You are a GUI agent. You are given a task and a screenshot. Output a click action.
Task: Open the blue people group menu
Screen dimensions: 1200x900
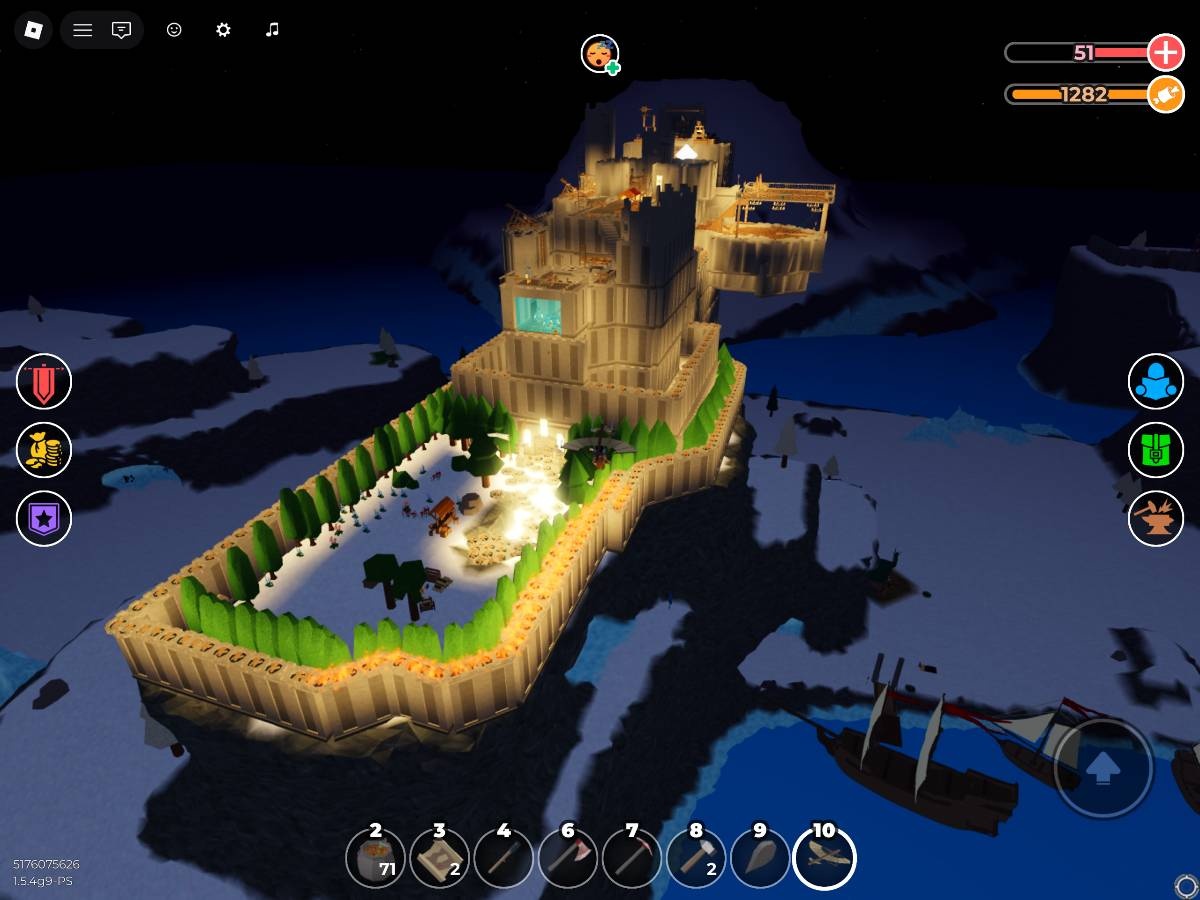1156,382
